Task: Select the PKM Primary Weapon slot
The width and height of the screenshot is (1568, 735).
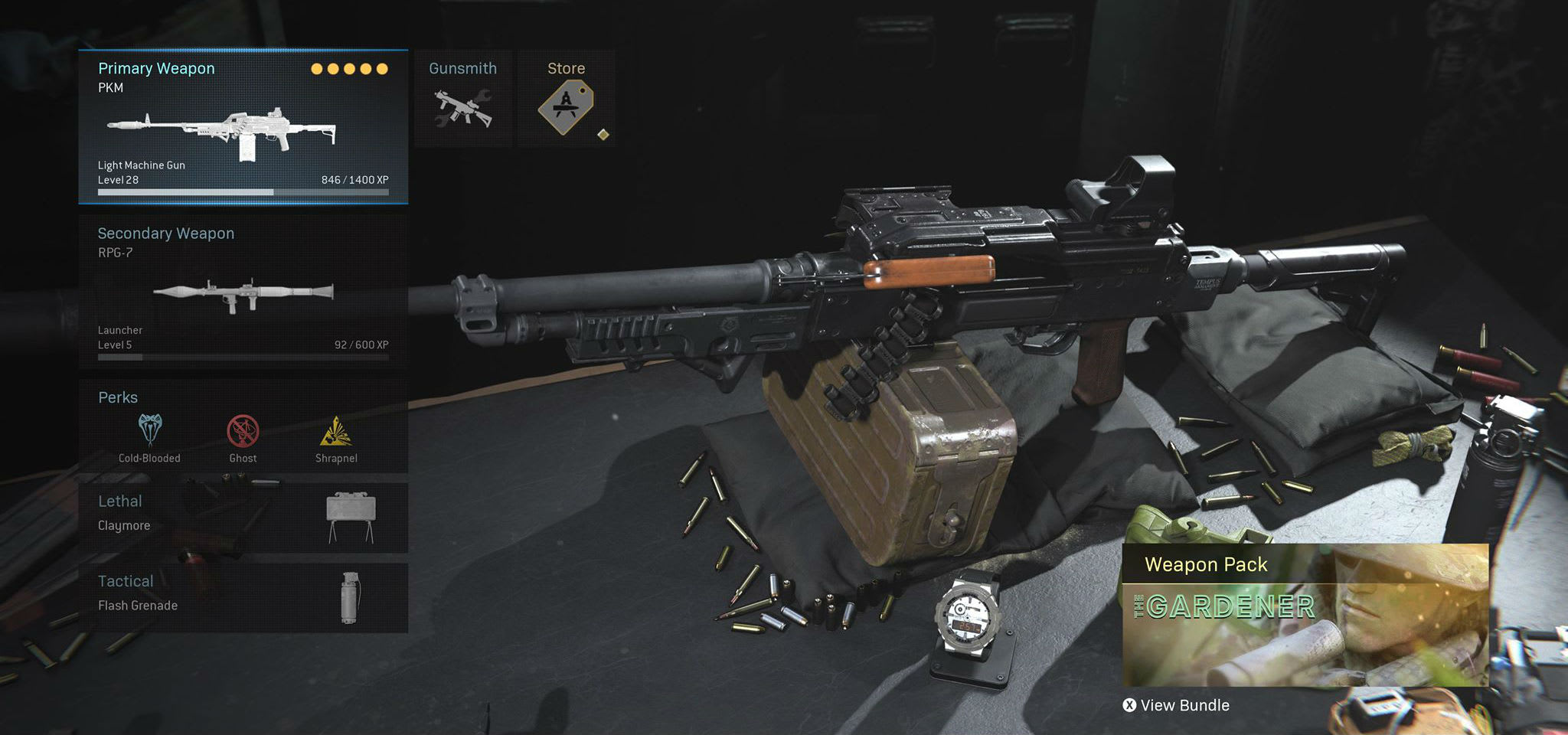Action: click(243, 127)
